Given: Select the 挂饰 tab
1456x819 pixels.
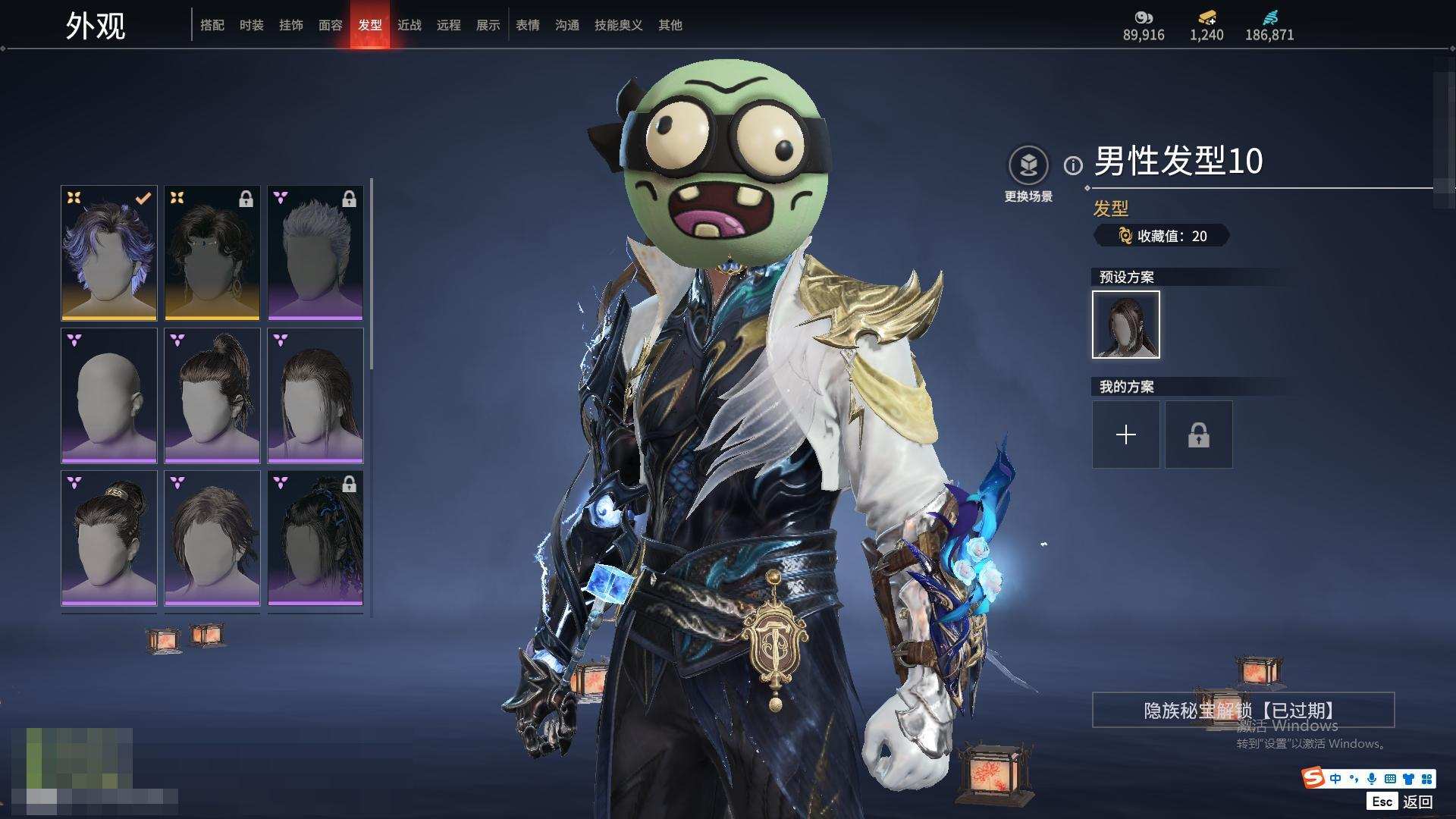Looking at the screenshot, I should click(291, 26).
